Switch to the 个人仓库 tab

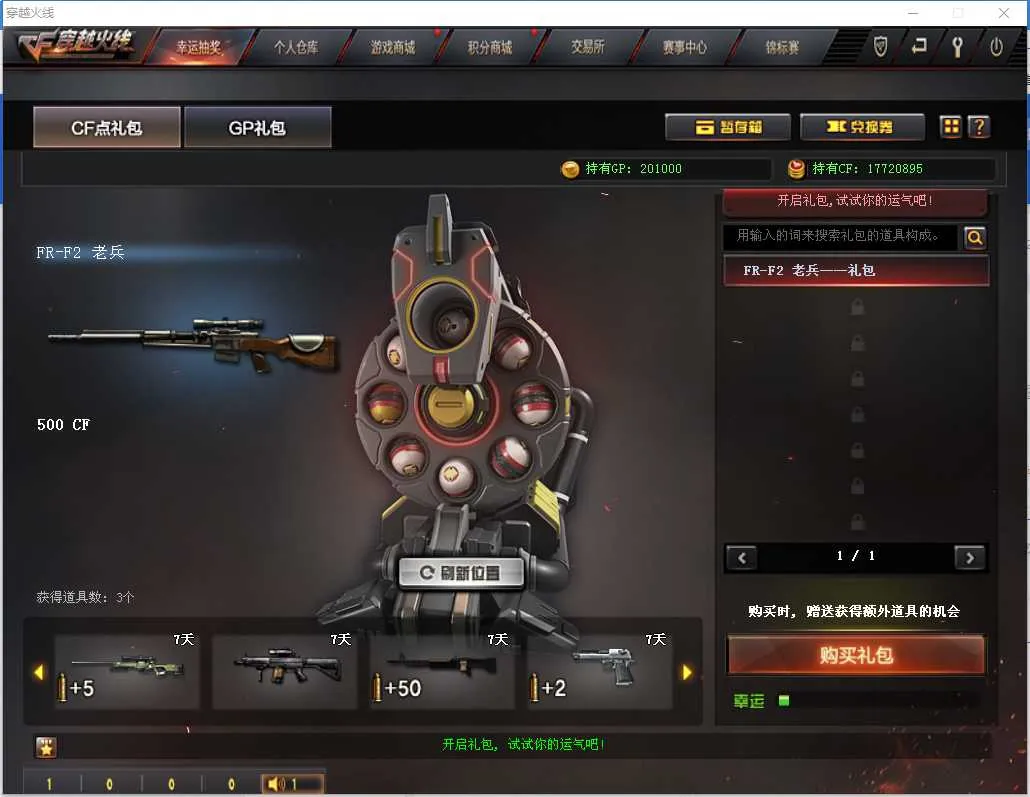coord(296,47)
